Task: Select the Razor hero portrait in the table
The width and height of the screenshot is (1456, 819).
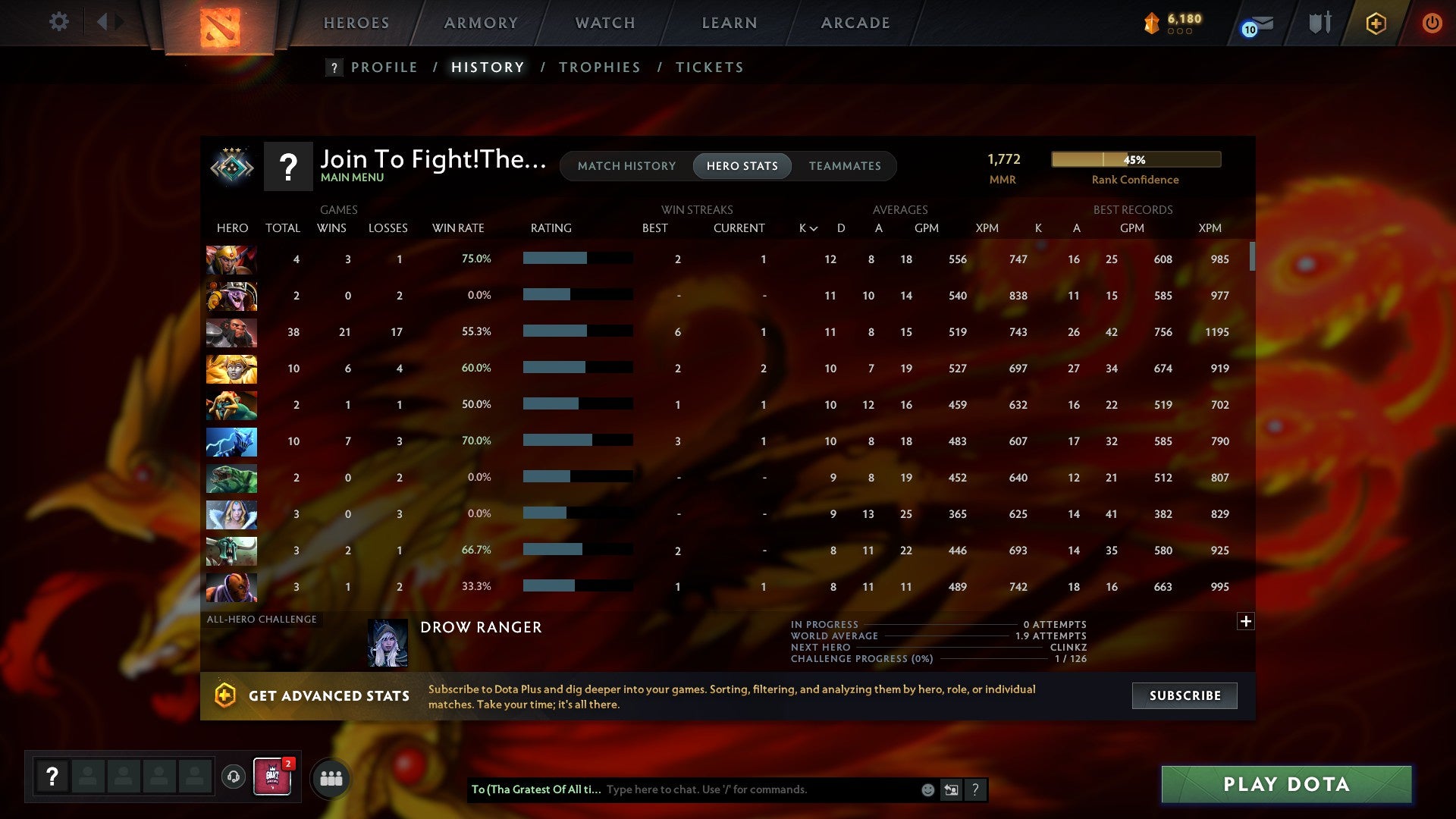Action: click(x=231, y=441)
